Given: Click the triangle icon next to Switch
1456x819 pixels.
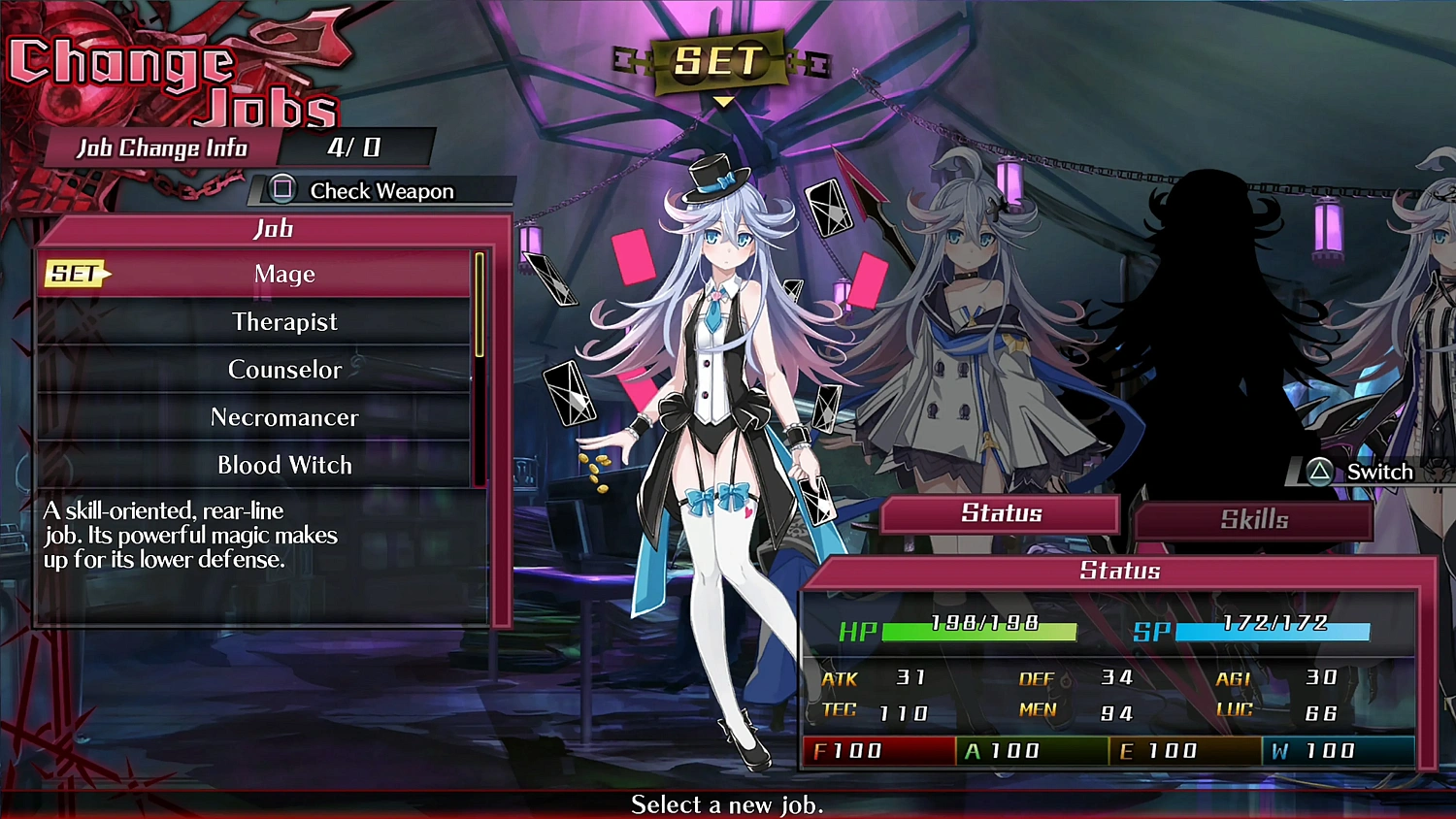Looking at the screenshot, I should (x=1318, y=473).
